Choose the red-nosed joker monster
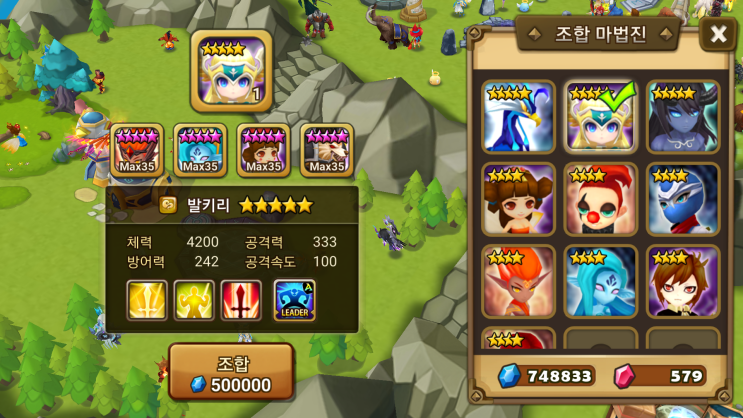The height and width of the screenshot is (418, 743). (x=600, y=199)
